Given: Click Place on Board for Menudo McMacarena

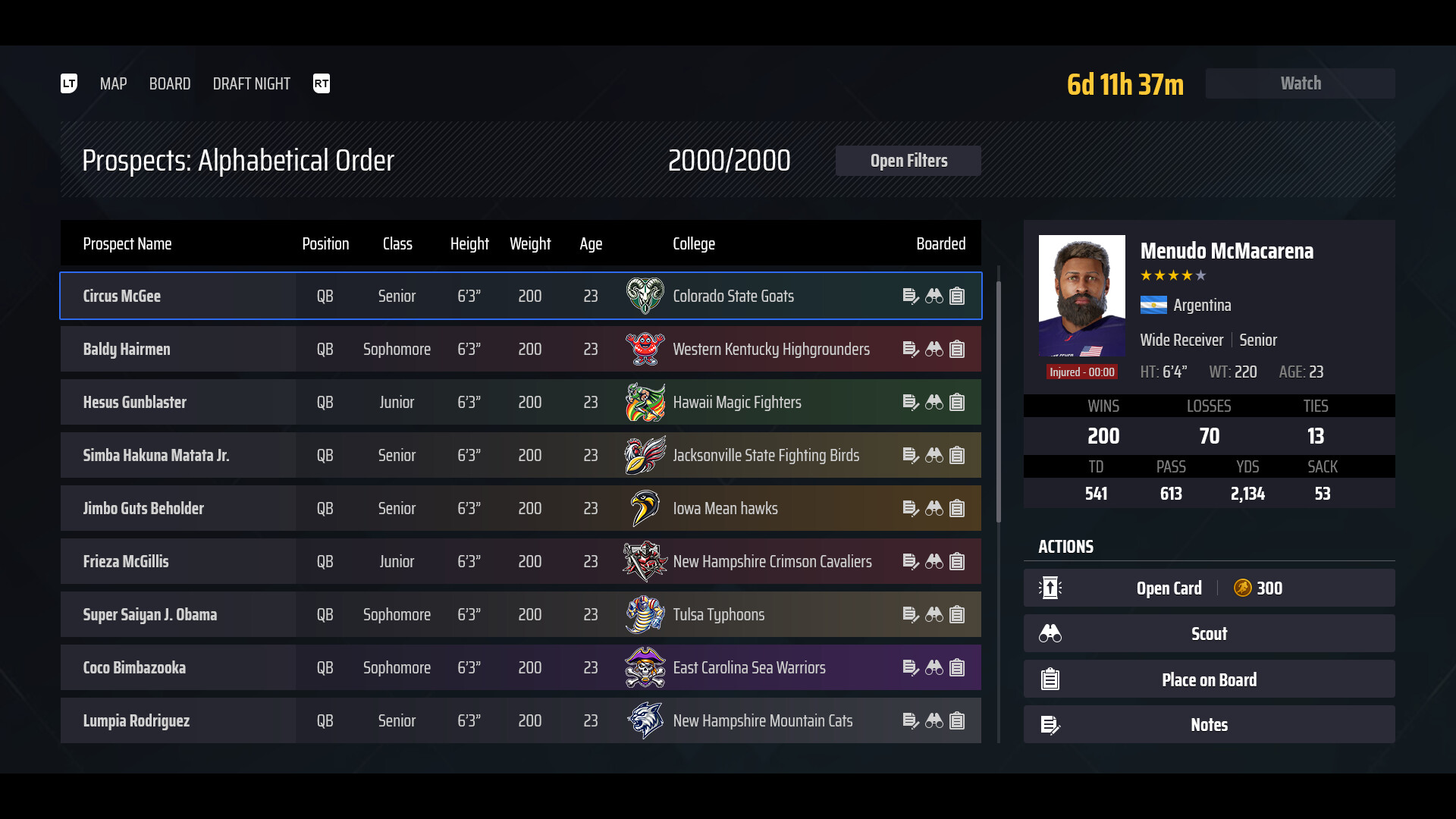Looking at the screenshot, I should (x=1209, y=679).
